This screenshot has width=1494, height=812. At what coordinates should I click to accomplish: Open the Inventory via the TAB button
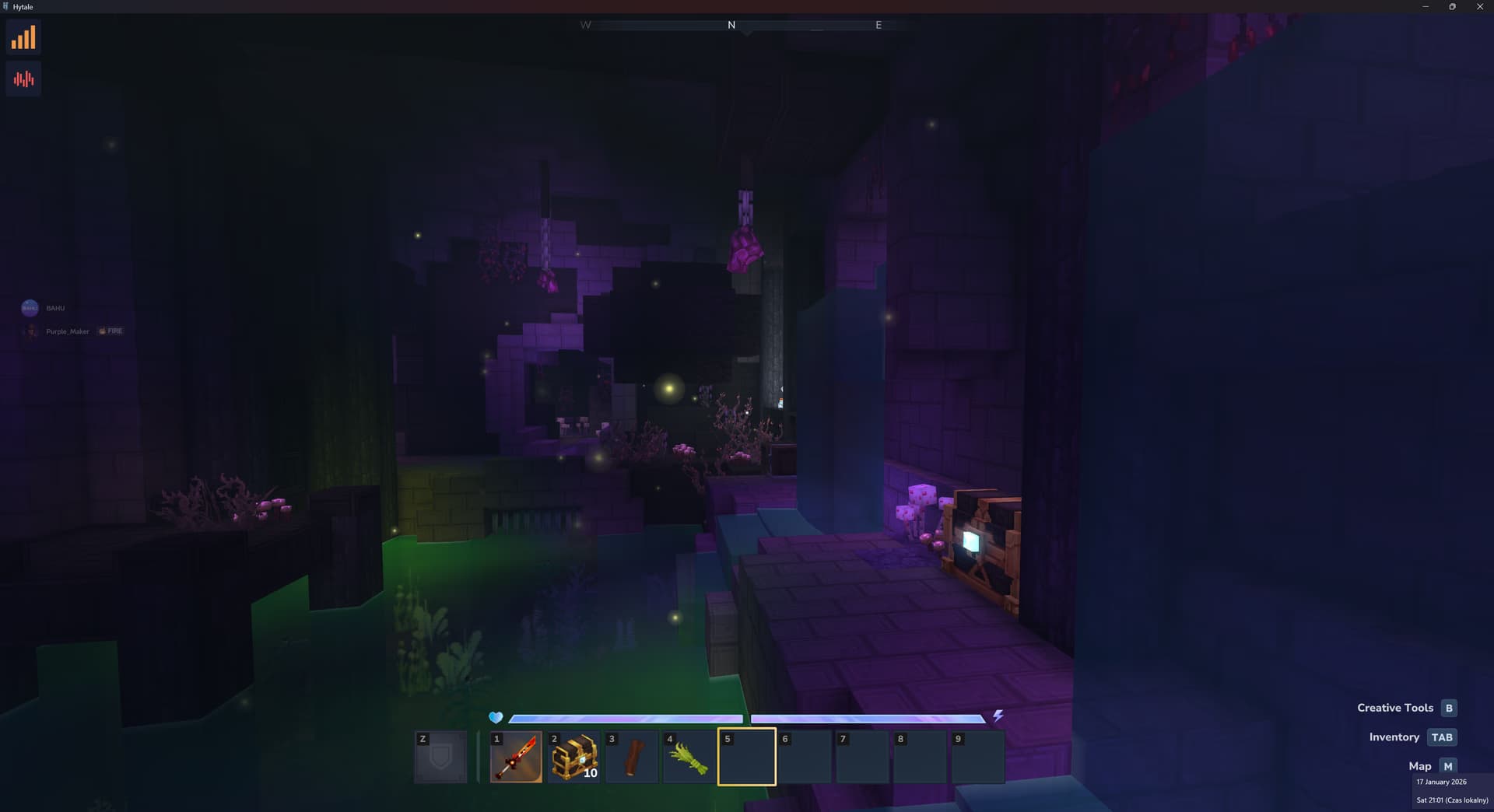[1442, 737]
